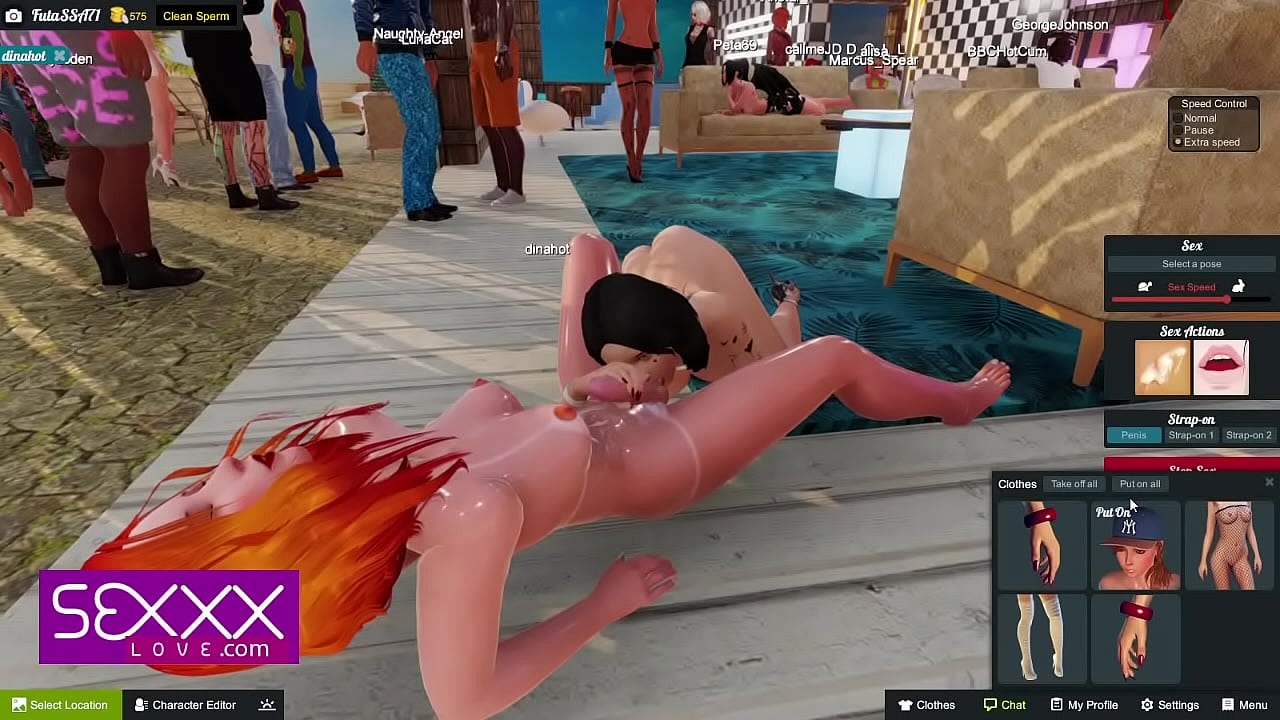
Task: Switch strap-on setting to Strap-on 1
Action: click(1191, 435)
